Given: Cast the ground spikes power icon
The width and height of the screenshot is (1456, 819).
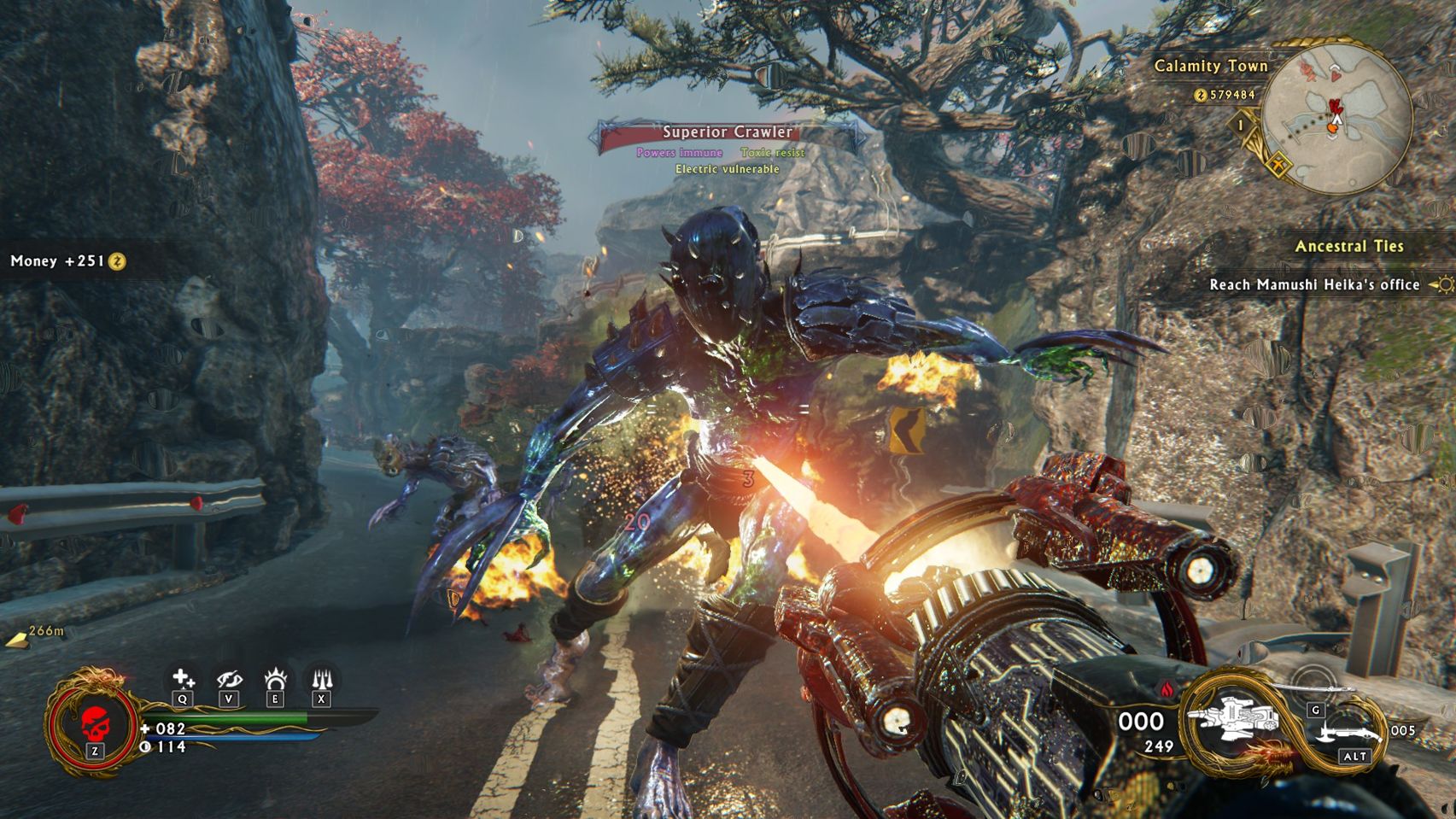Looking at the screenshot, I should point(321,680).
